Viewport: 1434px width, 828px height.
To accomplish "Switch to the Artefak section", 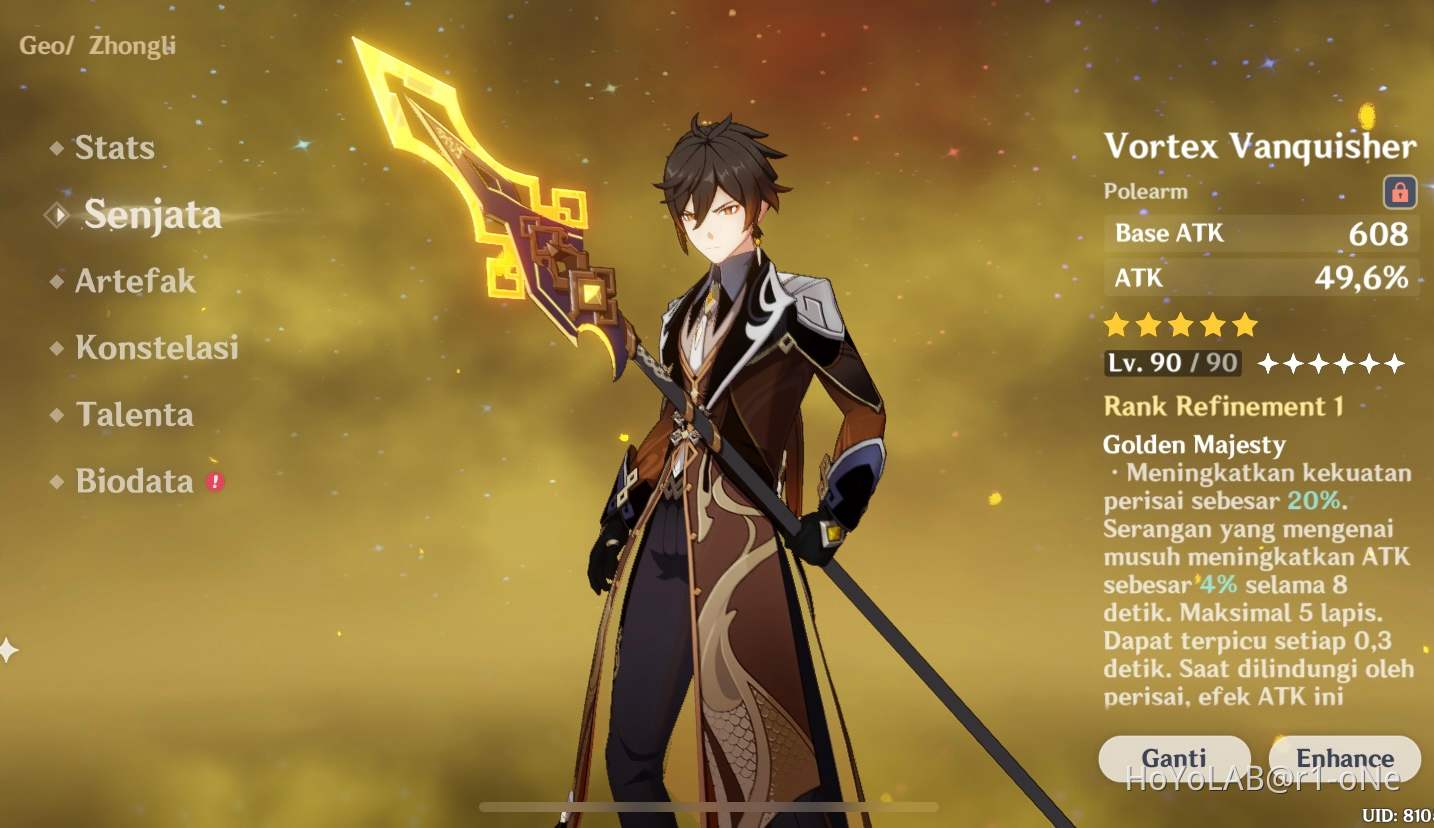I will point(134,282).
